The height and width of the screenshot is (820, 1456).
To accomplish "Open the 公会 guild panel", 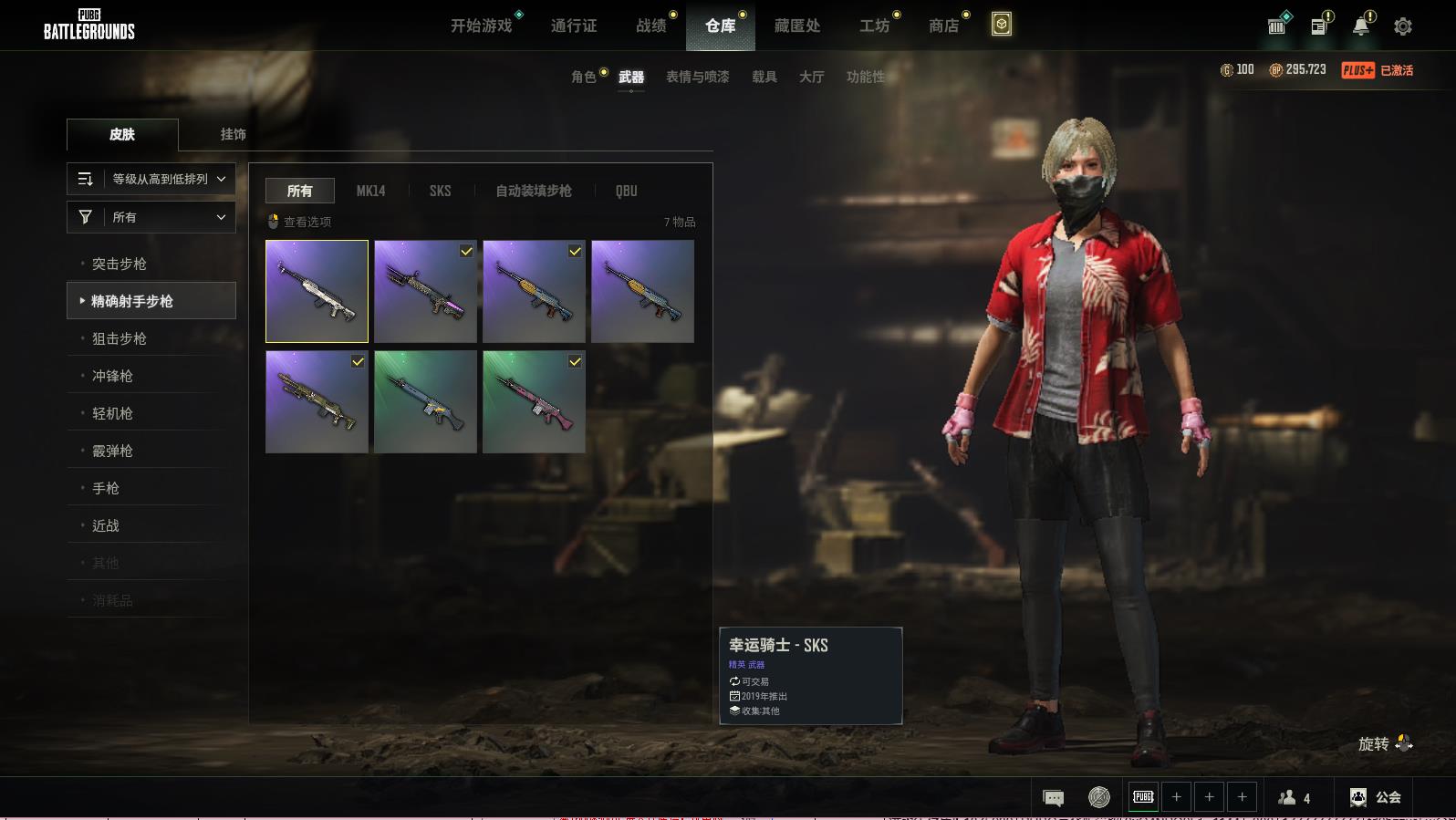I will (1376, 797).
